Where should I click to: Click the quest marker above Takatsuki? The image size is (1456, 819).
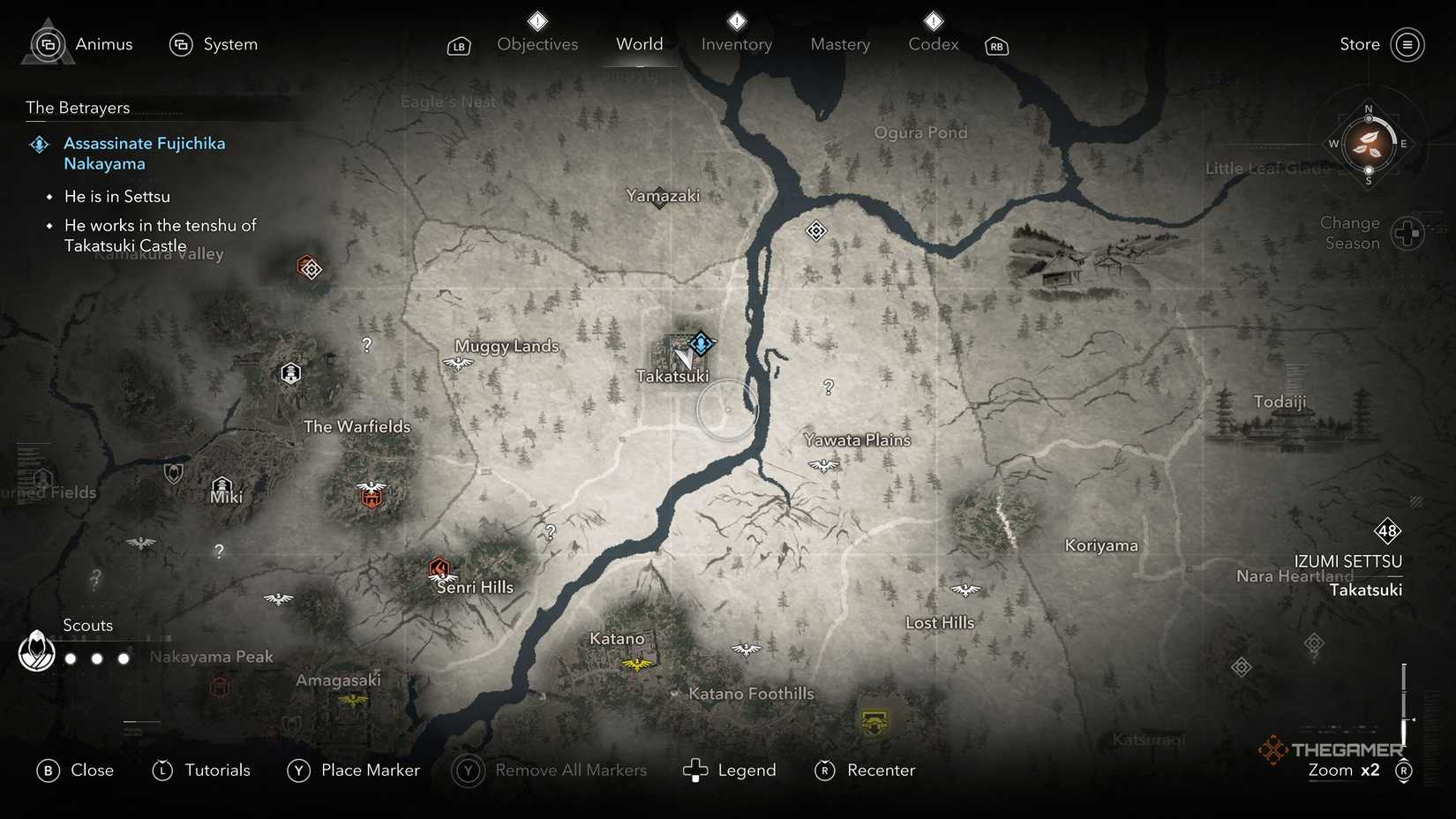[700, 343]
